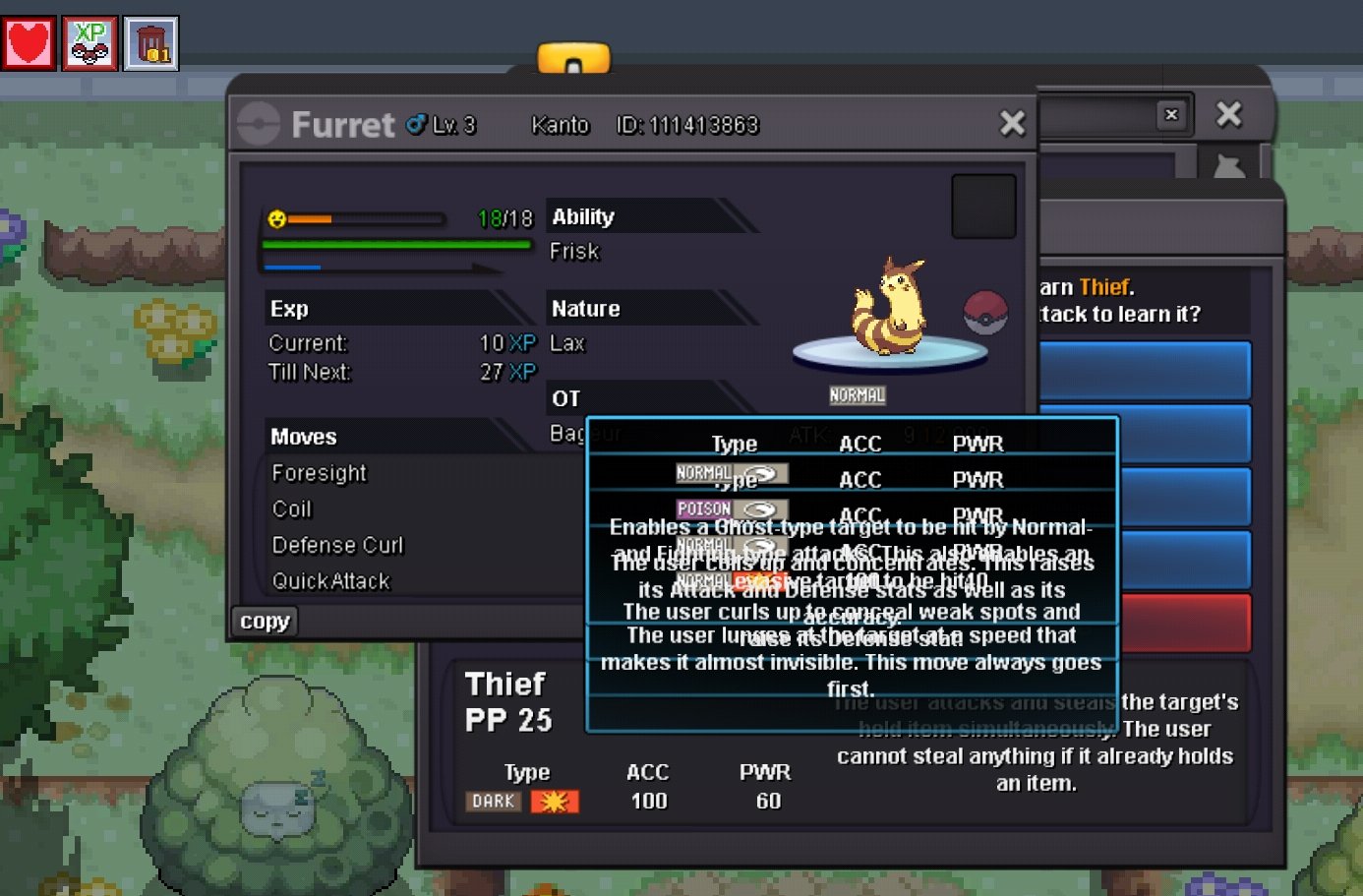Close the Furret summary window
The height and width of the screenshot is (896, 1363).
tap(1012, 123)
